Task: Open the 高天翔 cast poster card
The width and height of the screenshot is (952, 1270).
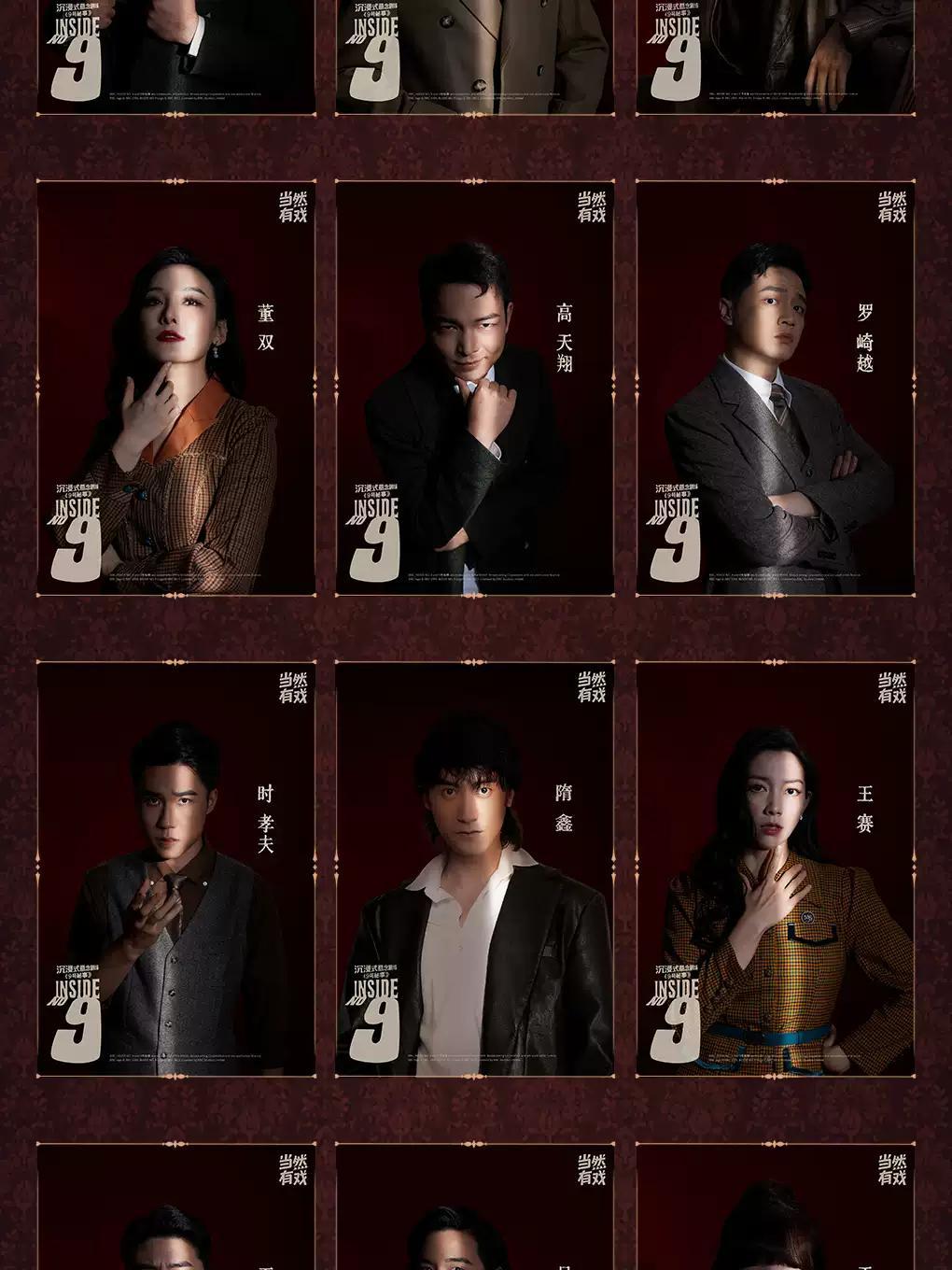Action: (475, 388)
